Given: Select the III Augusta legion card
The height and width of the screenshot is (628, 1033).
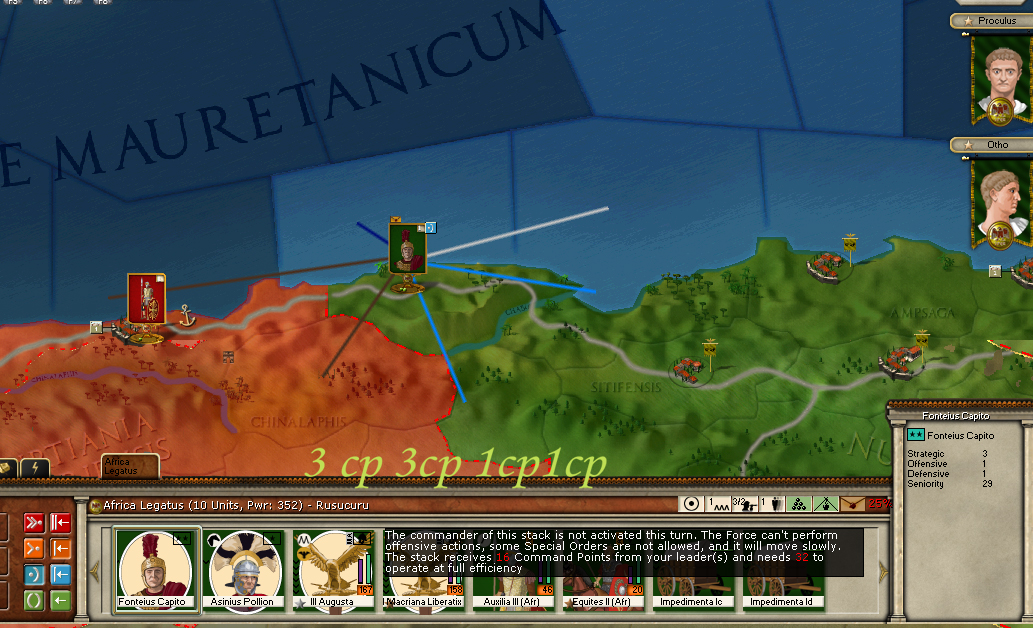Looking at the screenshot, I should [333, 568].
